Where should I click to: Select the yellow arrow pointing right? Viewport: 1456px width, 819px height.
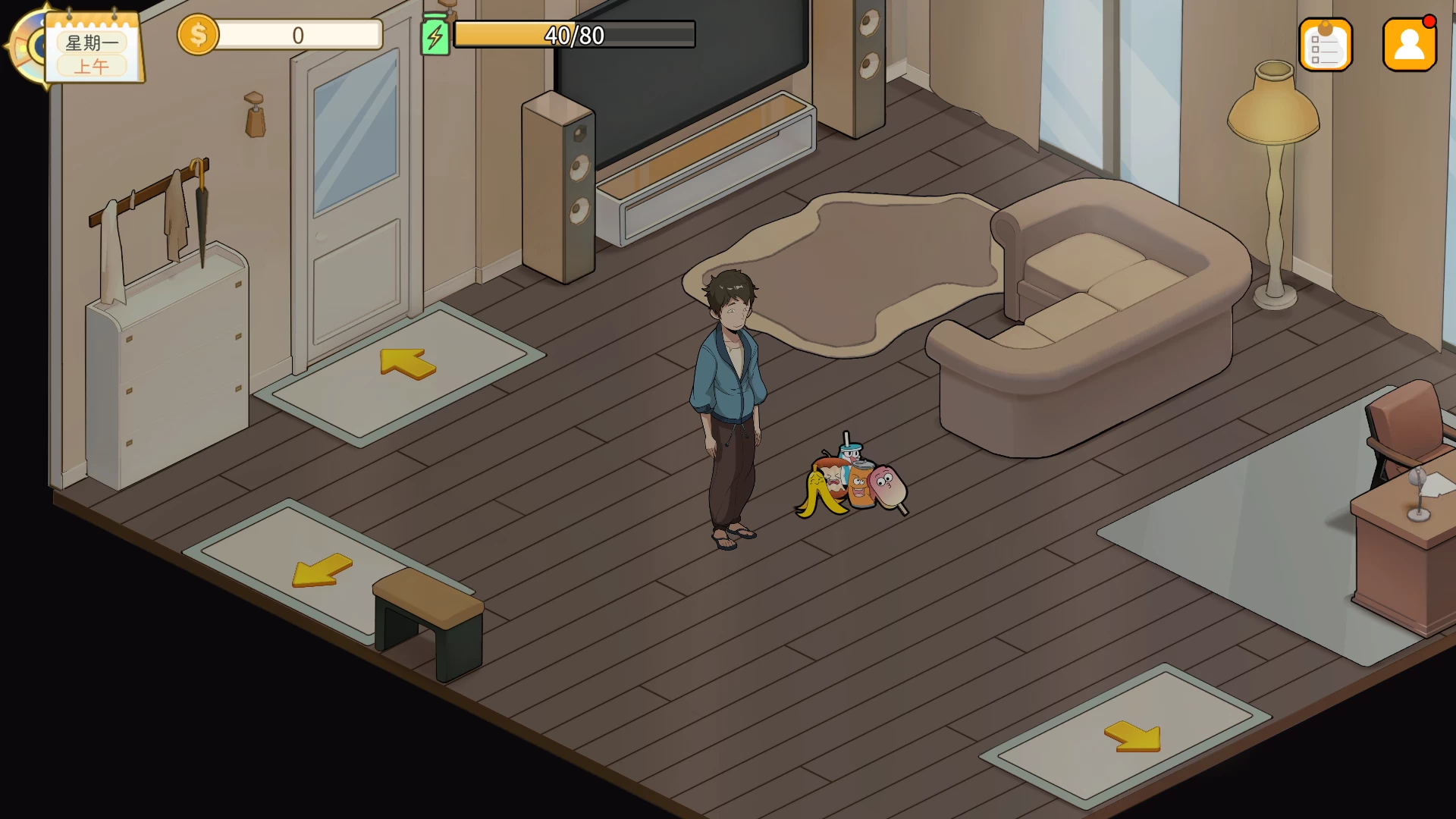1133,736
